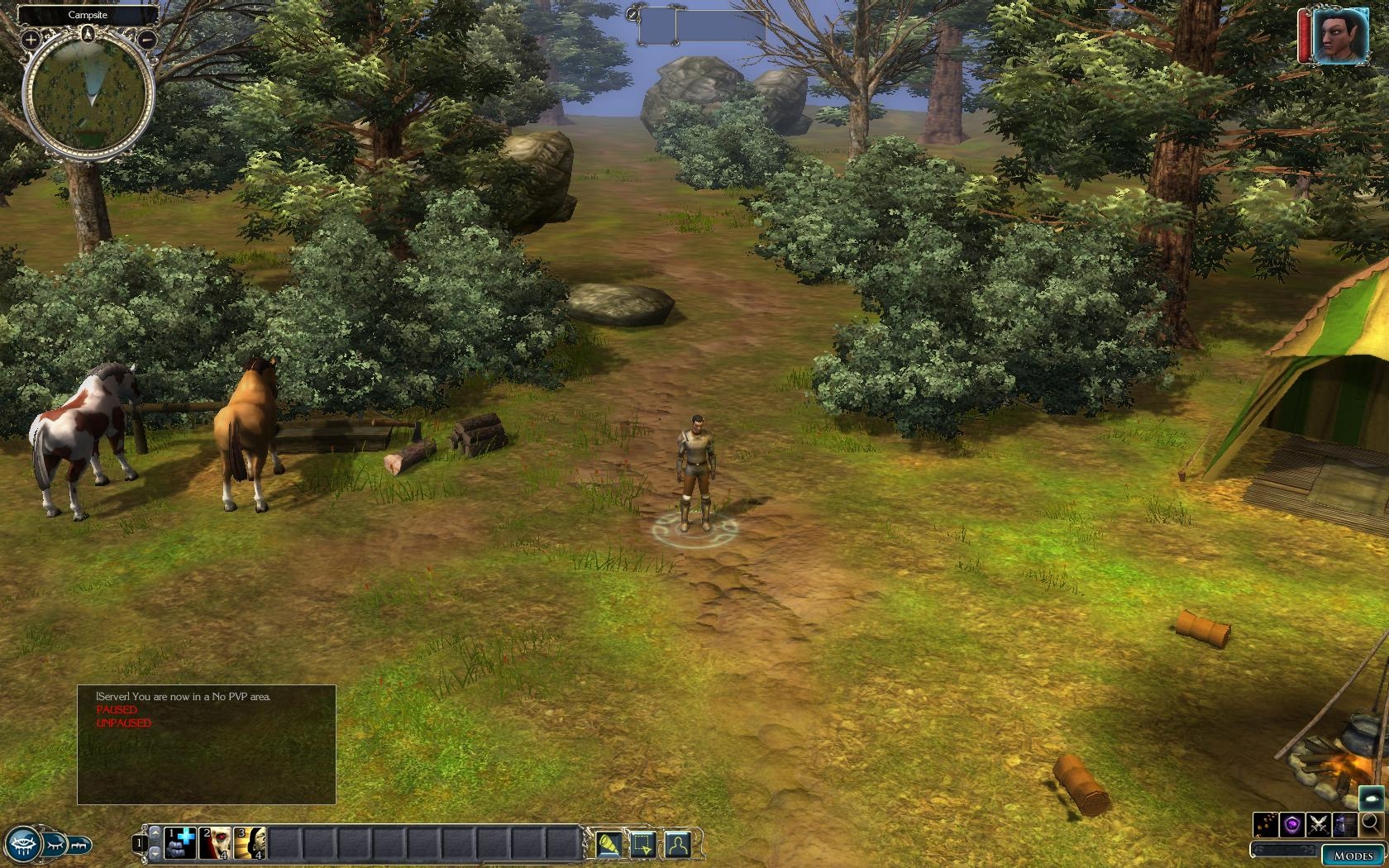Zoom out the minimap with minus button

pos(147,39)
